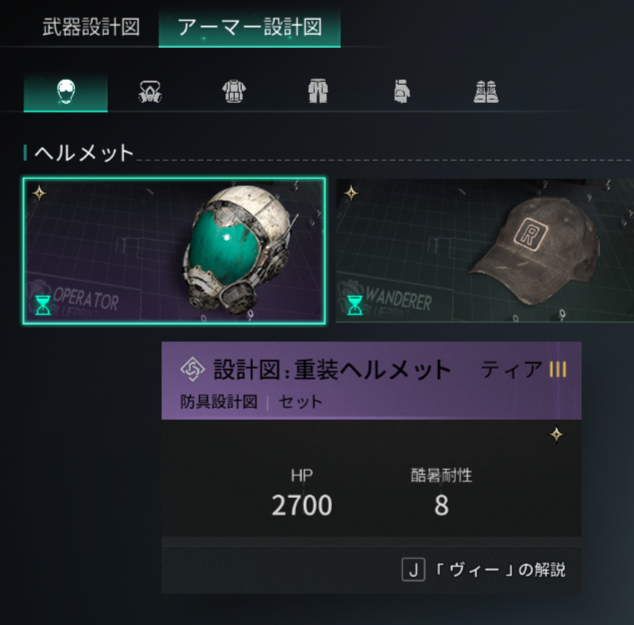Select the アーマー設計図 tab
Viewport: 634px width, 625px height.
click(249, 27)
